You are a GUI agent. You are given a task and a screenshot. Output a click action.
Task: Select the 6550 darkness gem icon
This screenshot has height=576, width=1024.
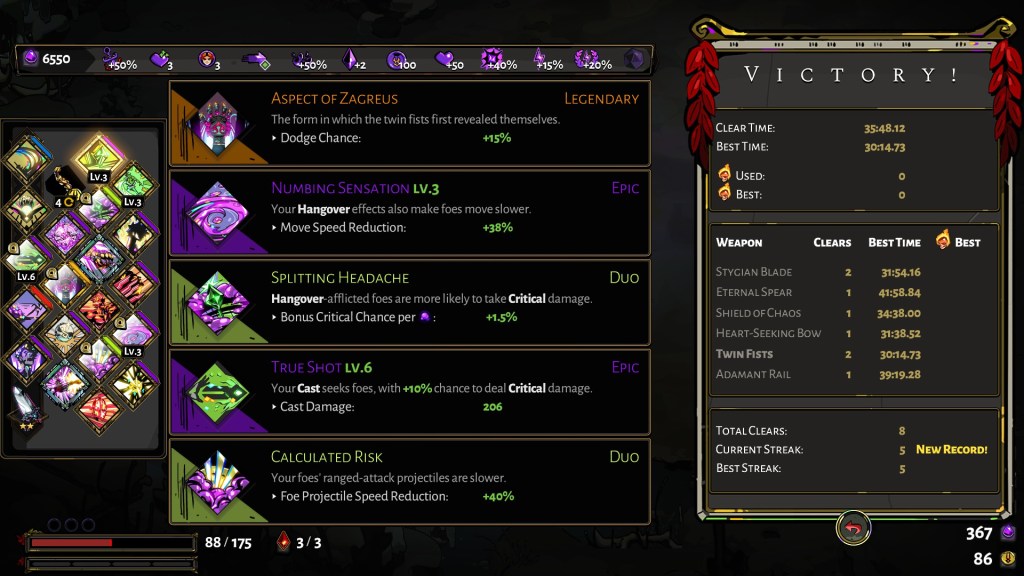[30, 59]
